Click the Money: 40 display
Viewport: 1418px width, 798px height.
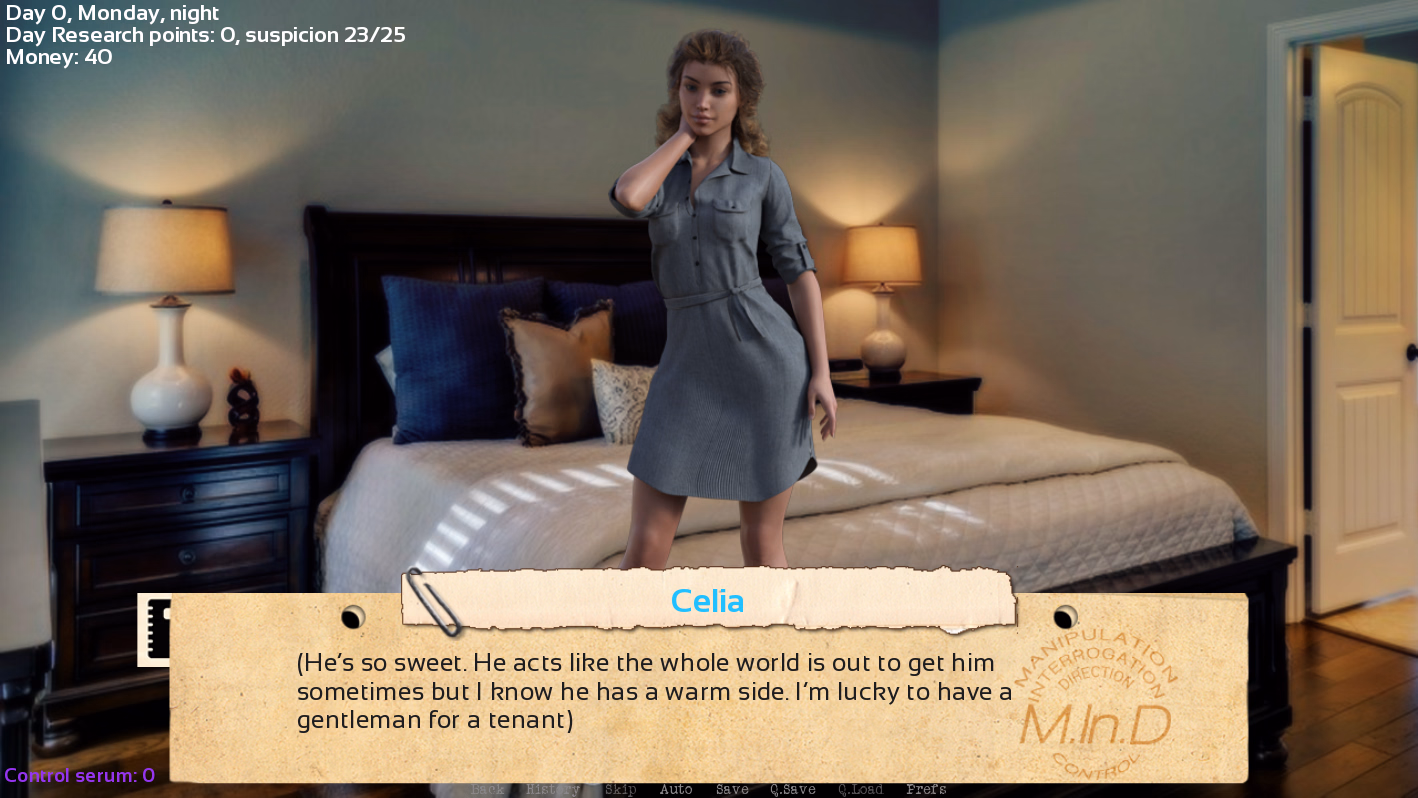pos(57,56)
